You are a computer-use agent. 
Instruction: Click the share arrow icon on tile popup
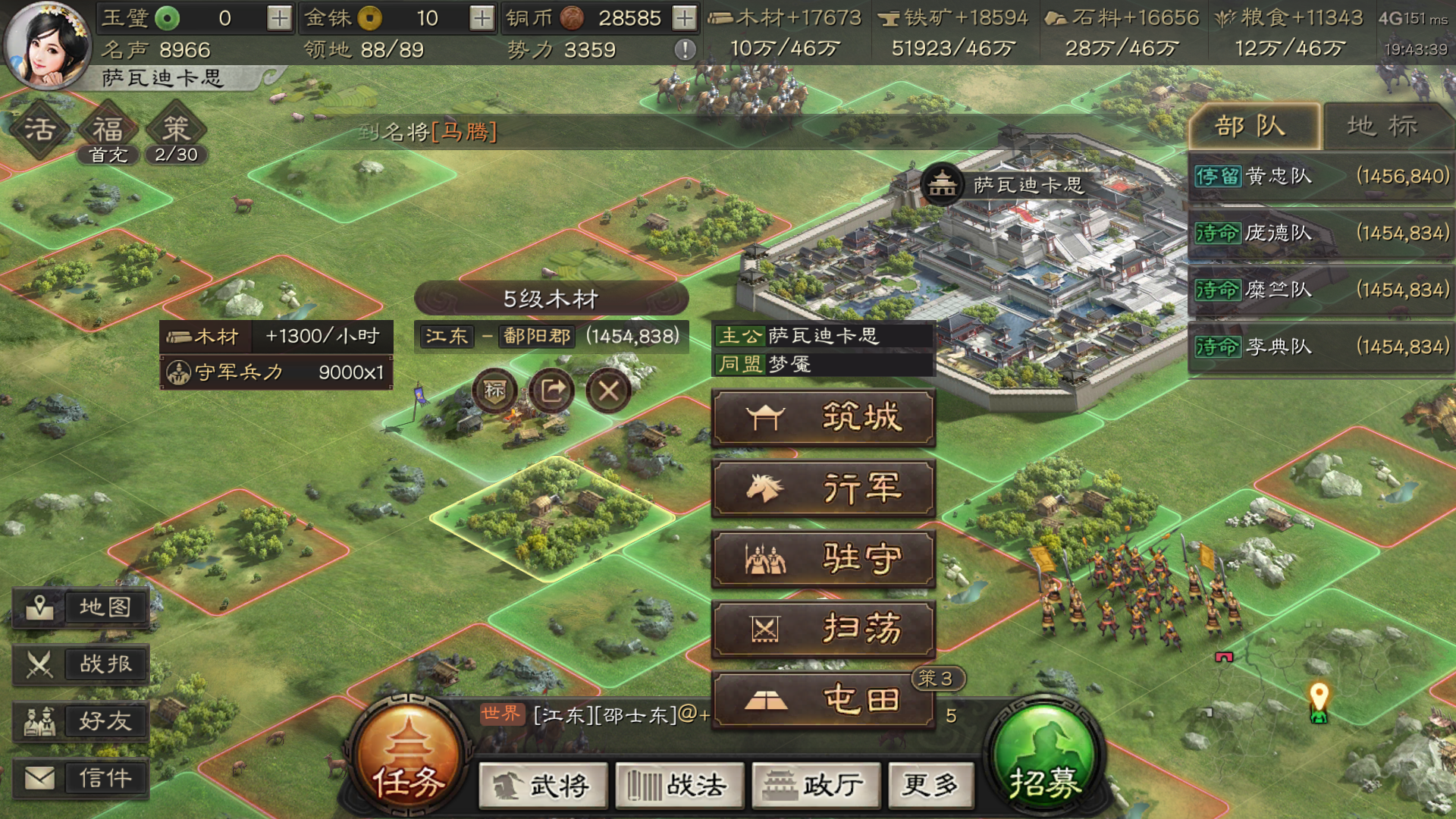[x=552, y=388]
